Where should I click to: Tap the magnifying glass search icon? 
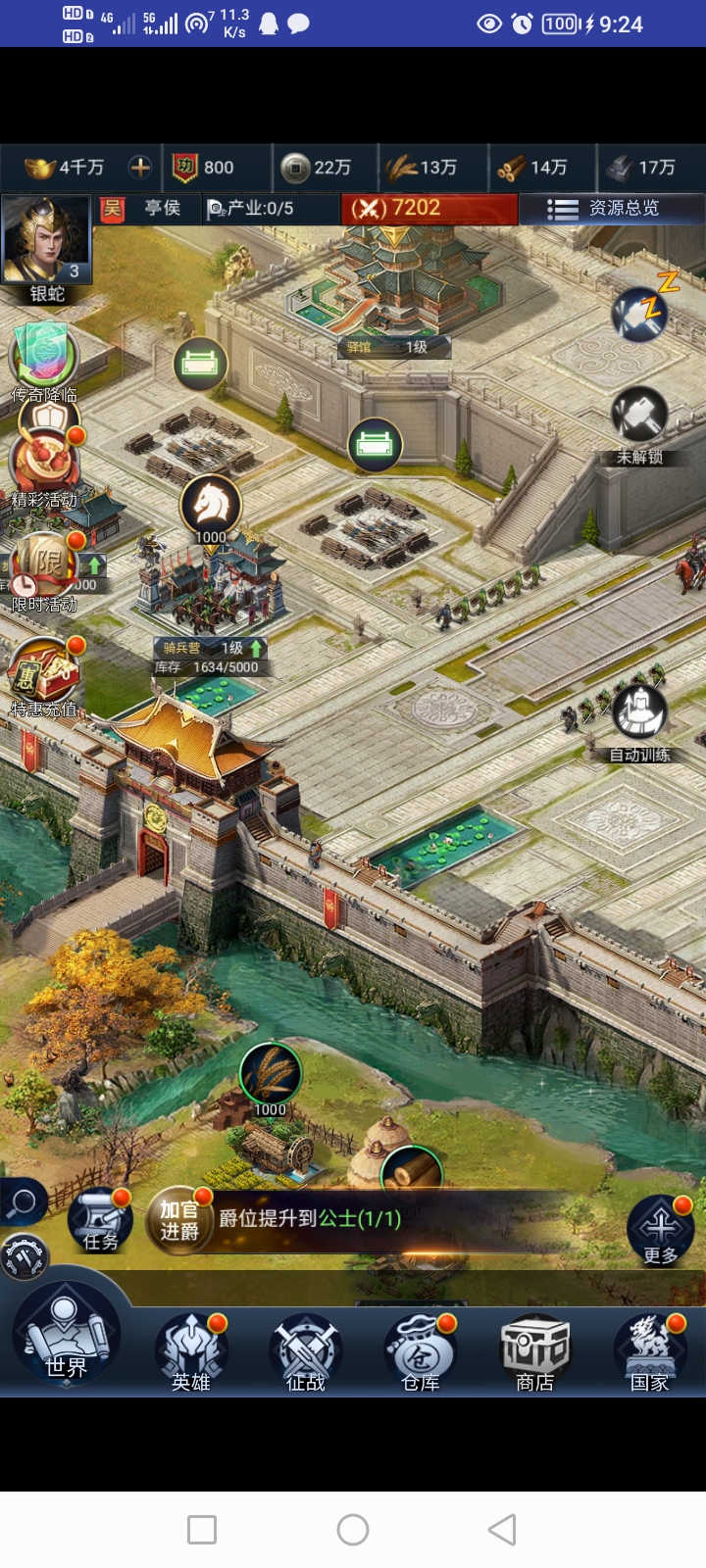[22, 1201]
